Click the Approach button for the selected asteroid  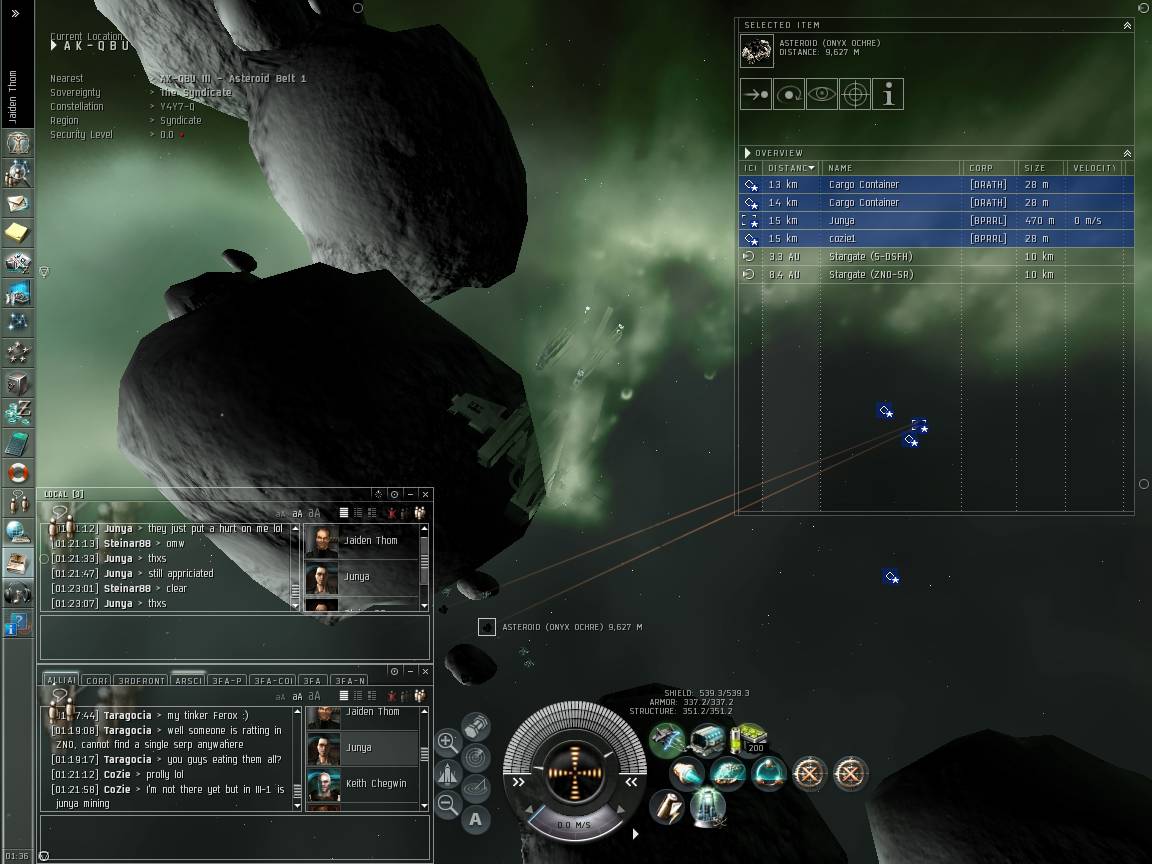pyautogui.click(x=756, y=94)
